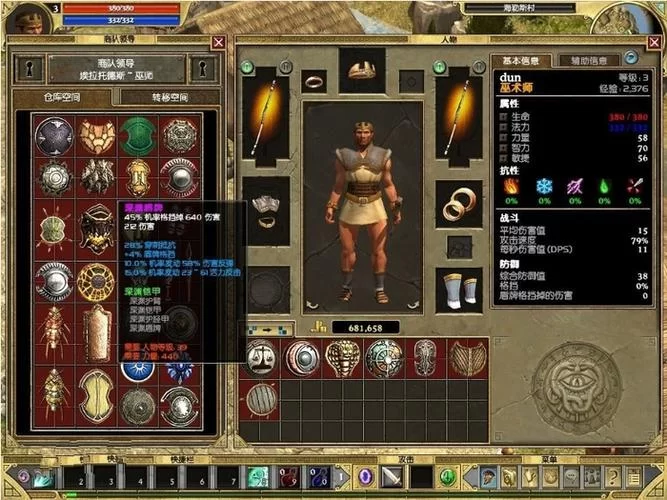667x500 pixels.
Task: Open the 辅助信息 secondary info tab
Action: tap(587, 60)
